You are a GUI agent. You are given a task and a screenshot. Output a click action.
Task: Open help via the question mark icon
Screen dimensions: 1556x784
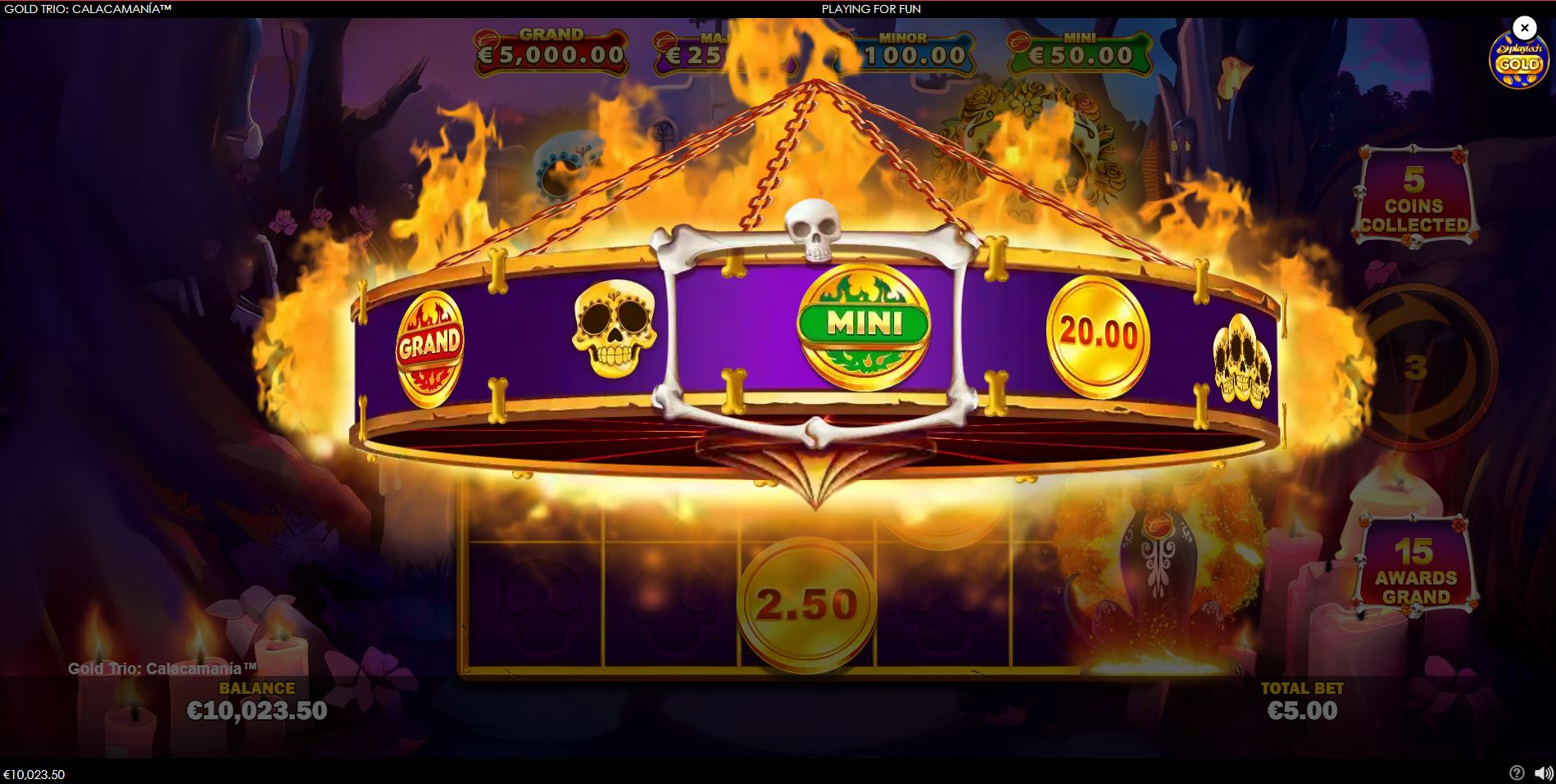click(x=1515, y=771)
